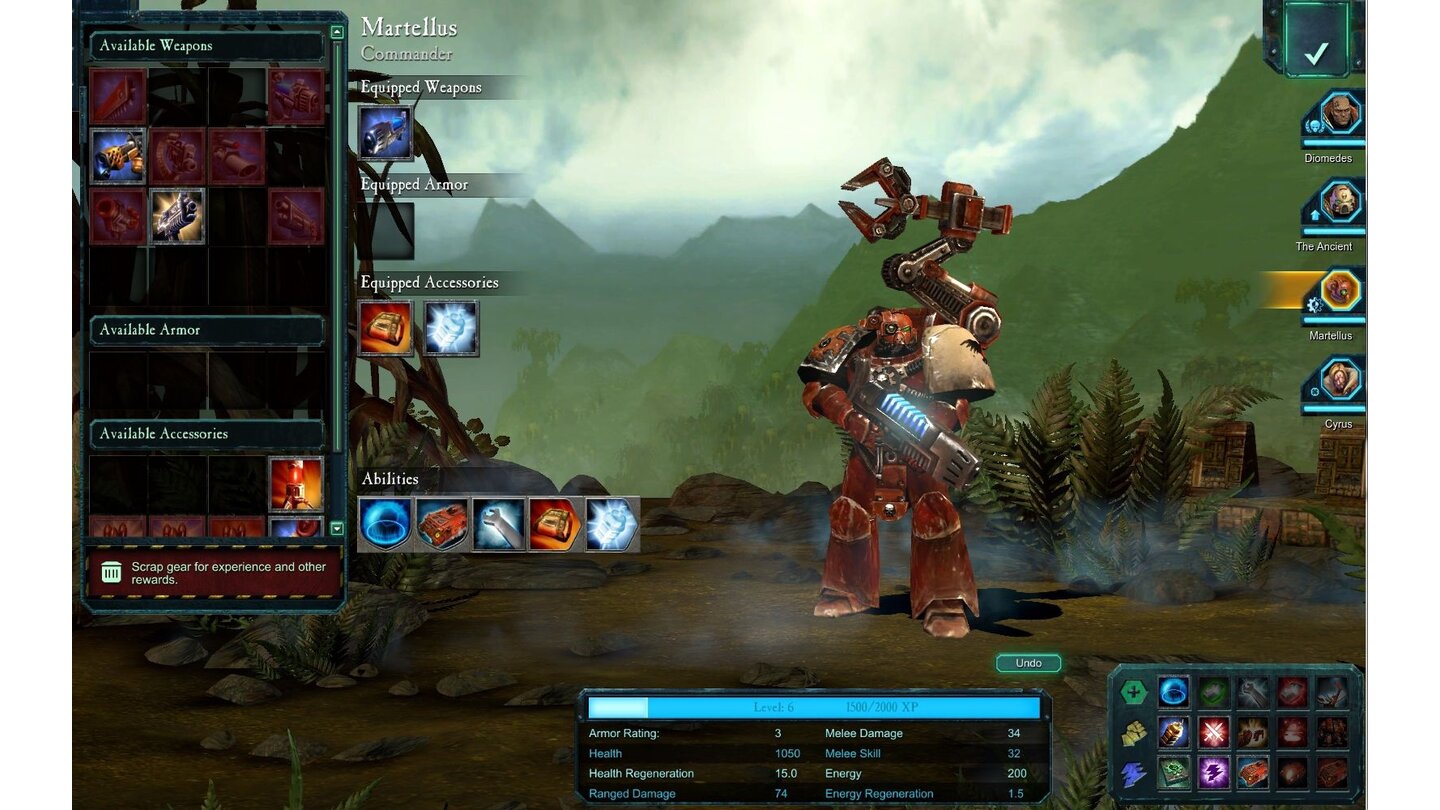The width and height of the screenshot is (1440, 810).
Task: Click the orange tome ability icon
Action: click(553, 522)
